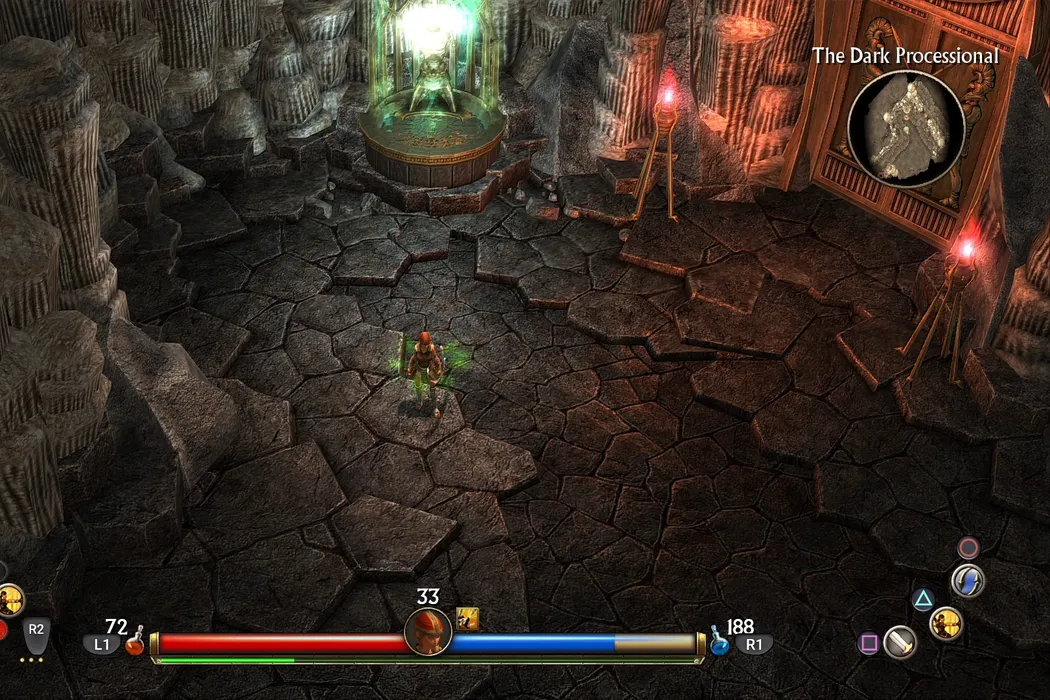Select the hero portrait in the status bar

427,632
